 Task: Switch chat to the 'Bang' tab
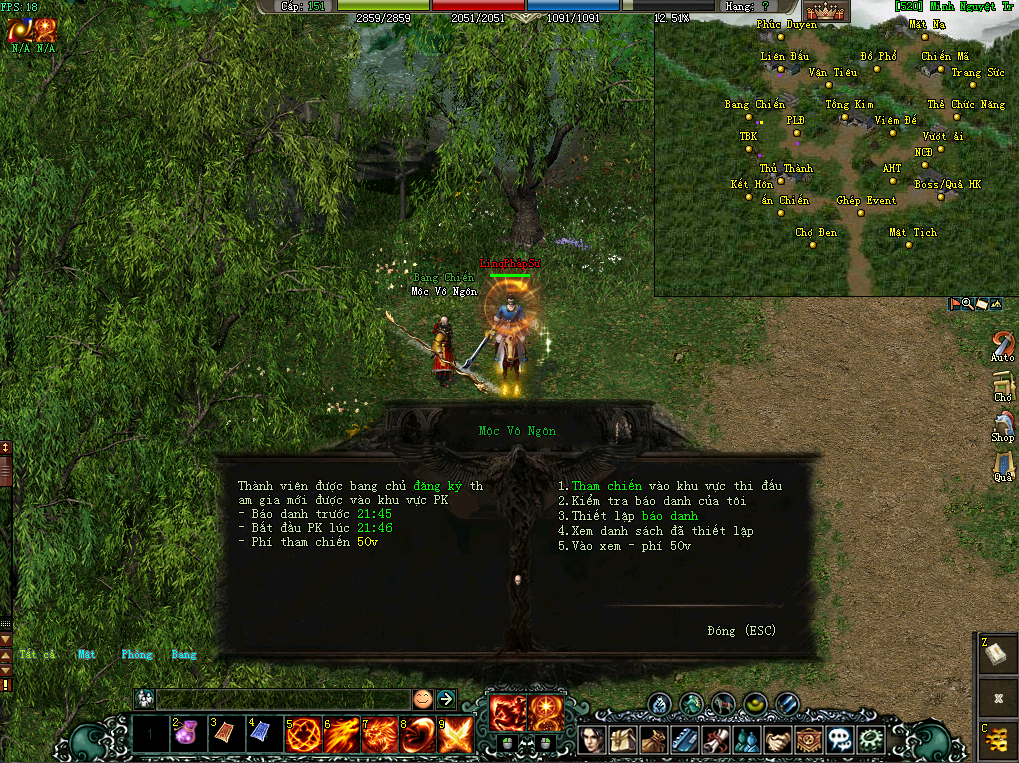[184, 655]
